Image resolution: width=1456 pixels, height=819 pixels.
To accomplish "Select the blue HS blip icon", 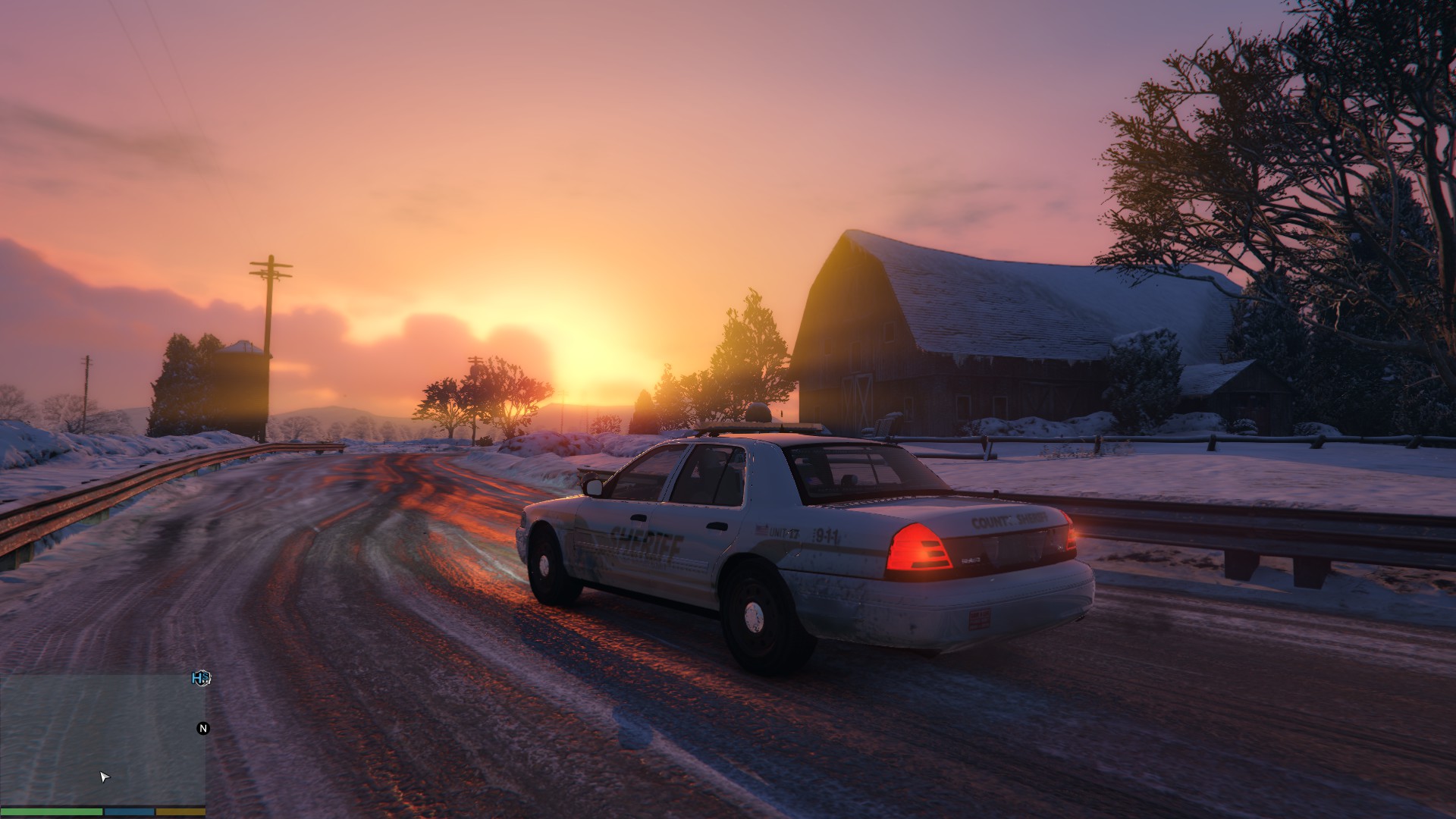I will tap(202, 678).
